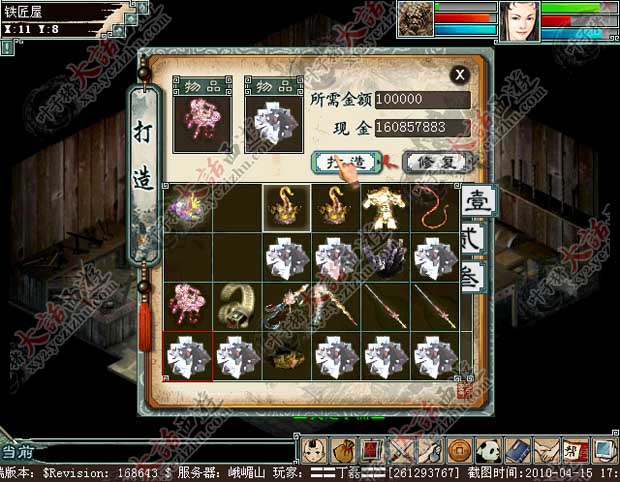Open the character face icon menu
Screen dimensions: 620x482
tap(313, 448)
